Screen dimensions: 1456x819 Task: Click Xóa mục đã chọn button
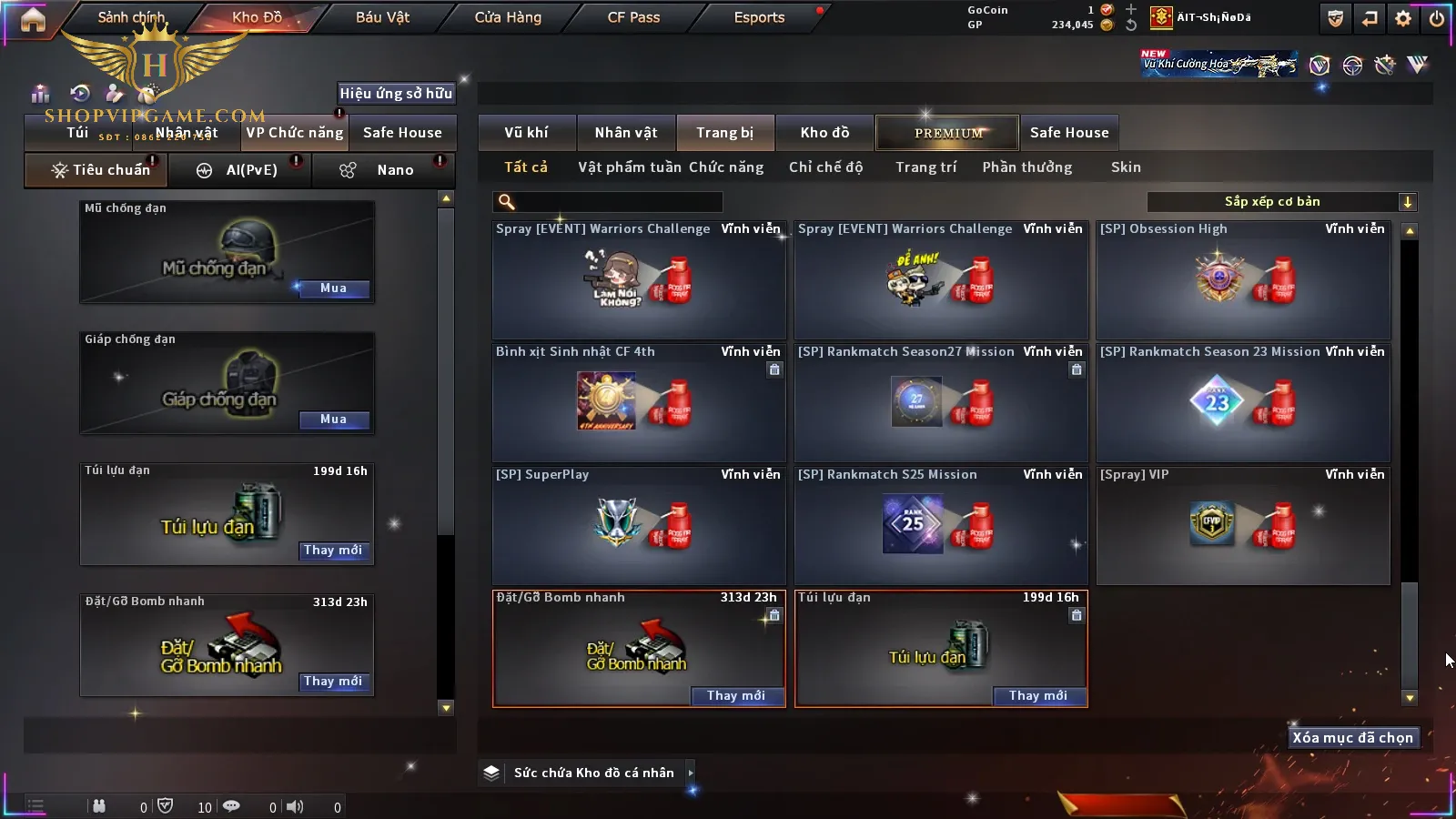click(1352, 738)
